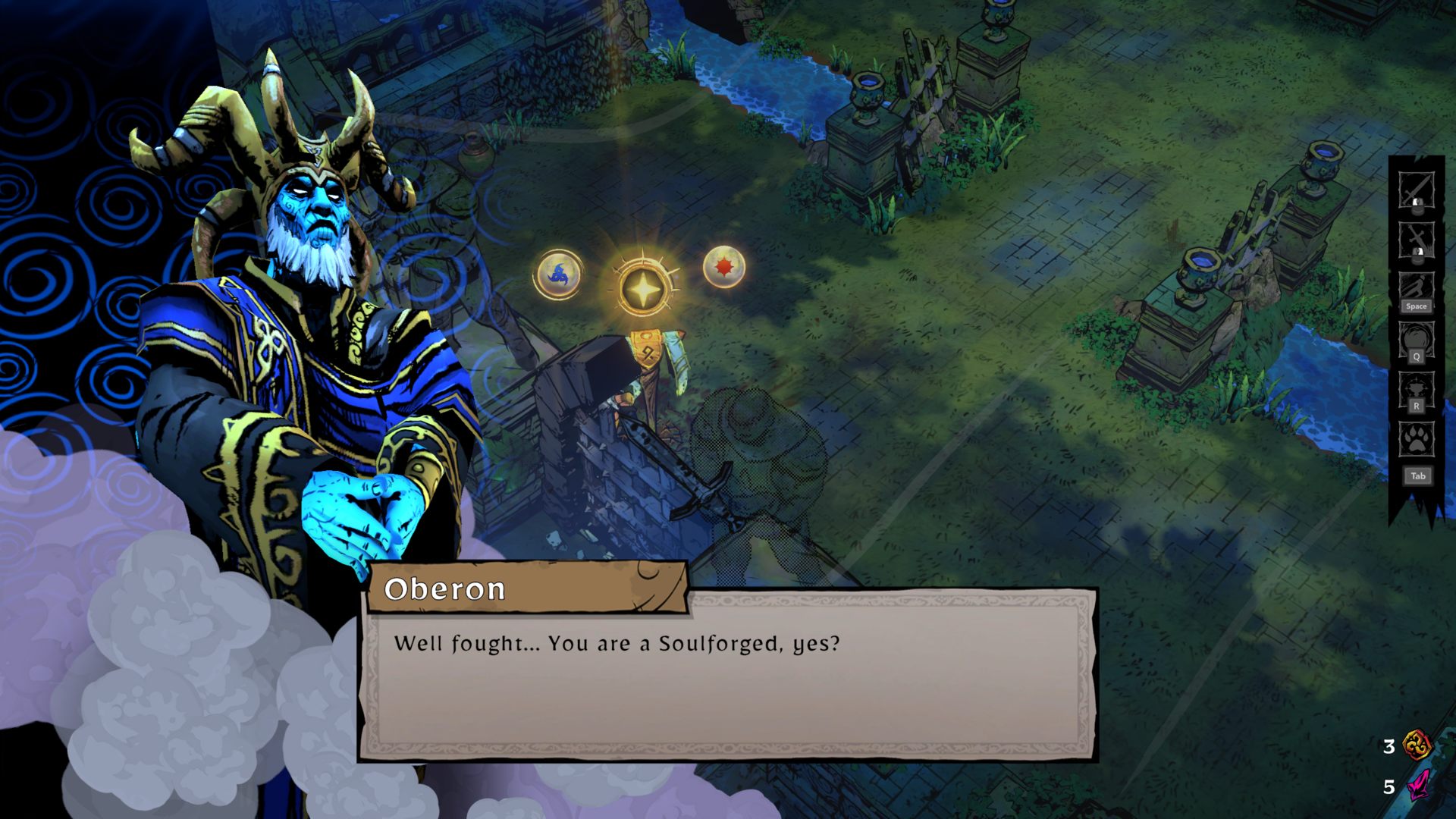Click Oberon's dialogue box to continue
The width and height of the screenshot is (1456, 819).
tap(728, 675)
